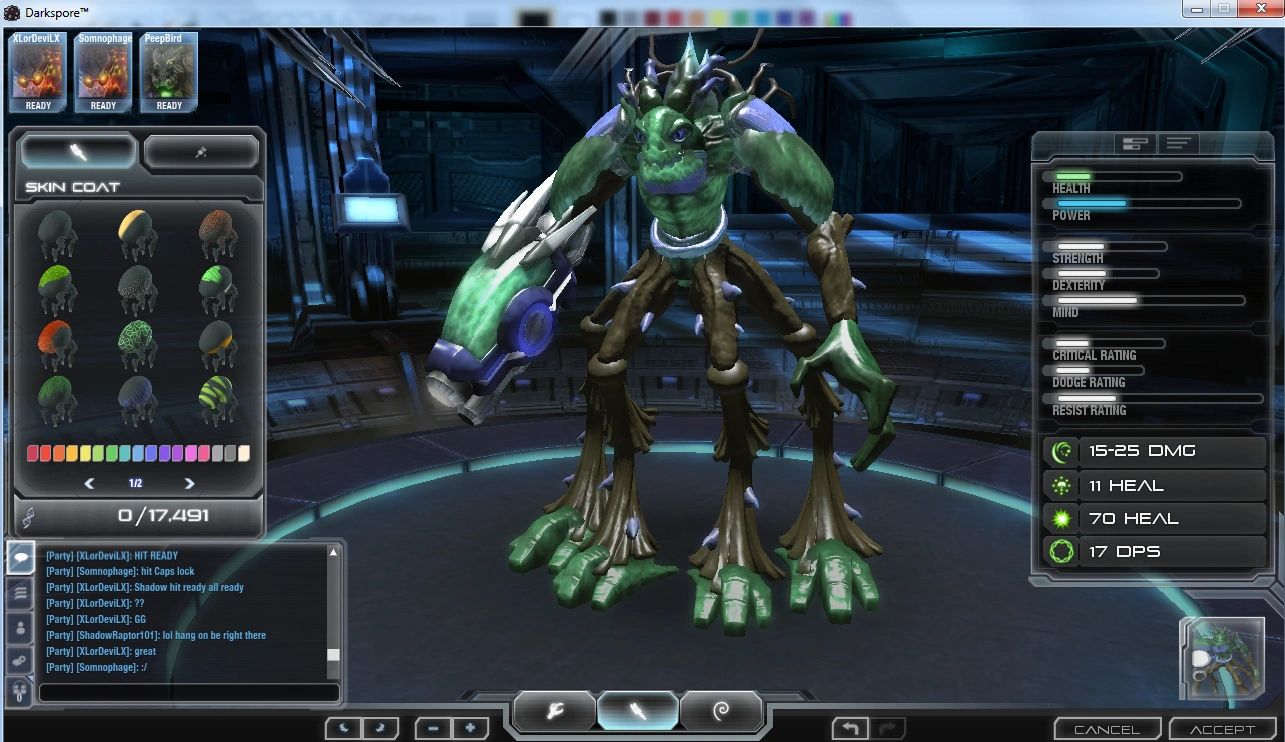
Task: Open the friends list icon in chat sidebar
Action: click(20, 627)
